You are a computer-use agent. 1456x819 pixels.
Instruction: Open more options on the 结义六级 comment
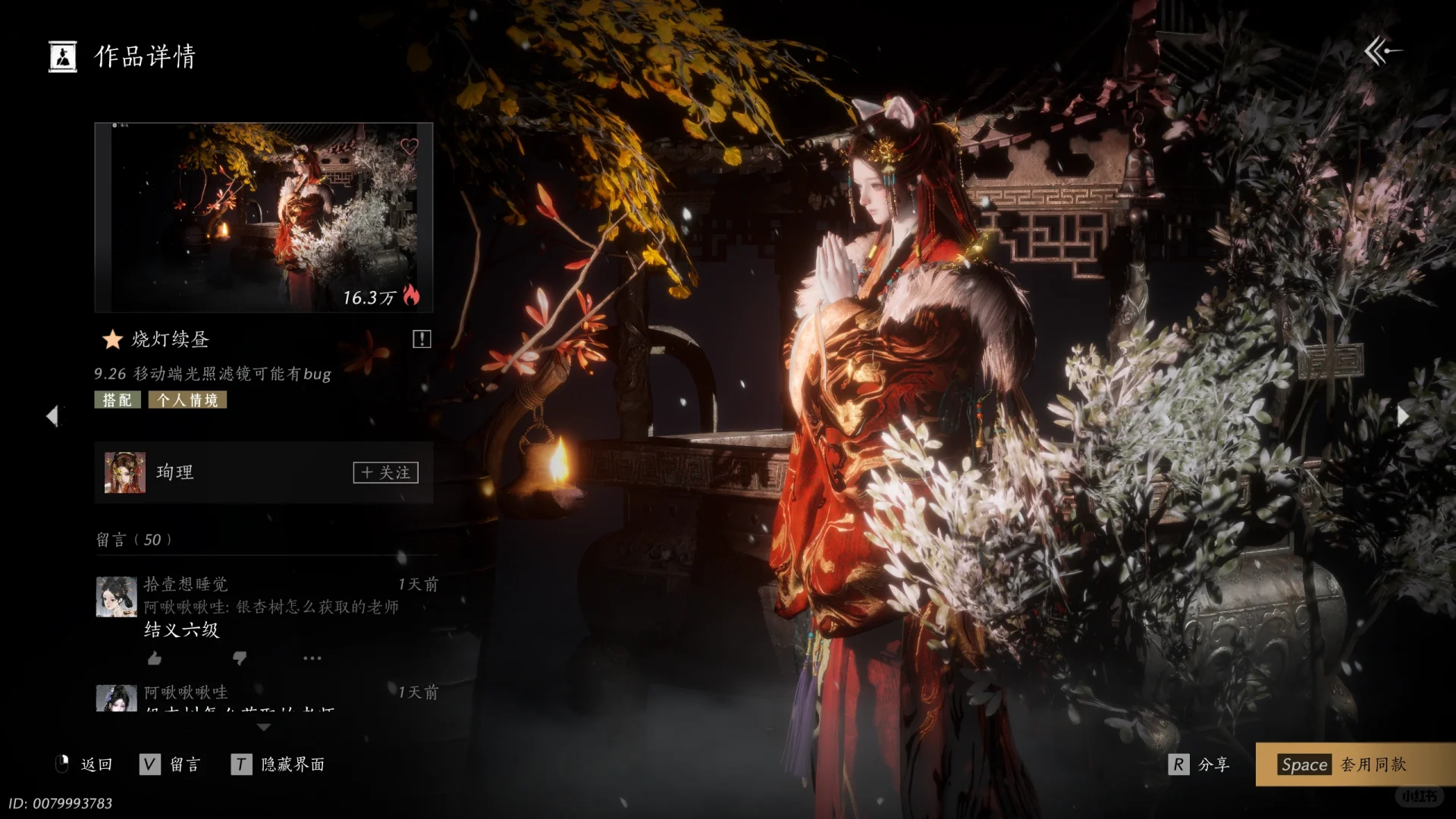point(312,657)
